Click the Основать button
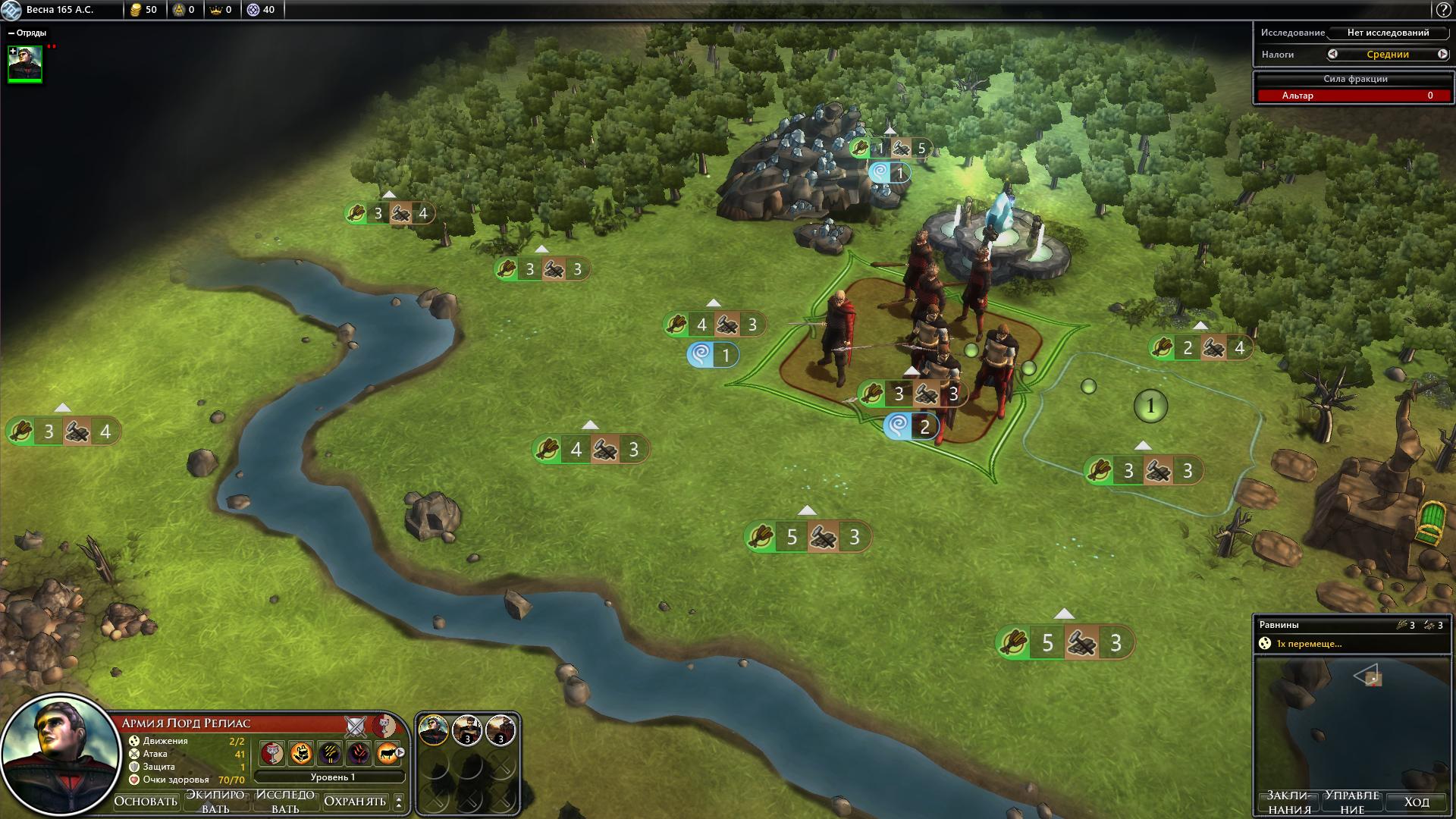 146,801
